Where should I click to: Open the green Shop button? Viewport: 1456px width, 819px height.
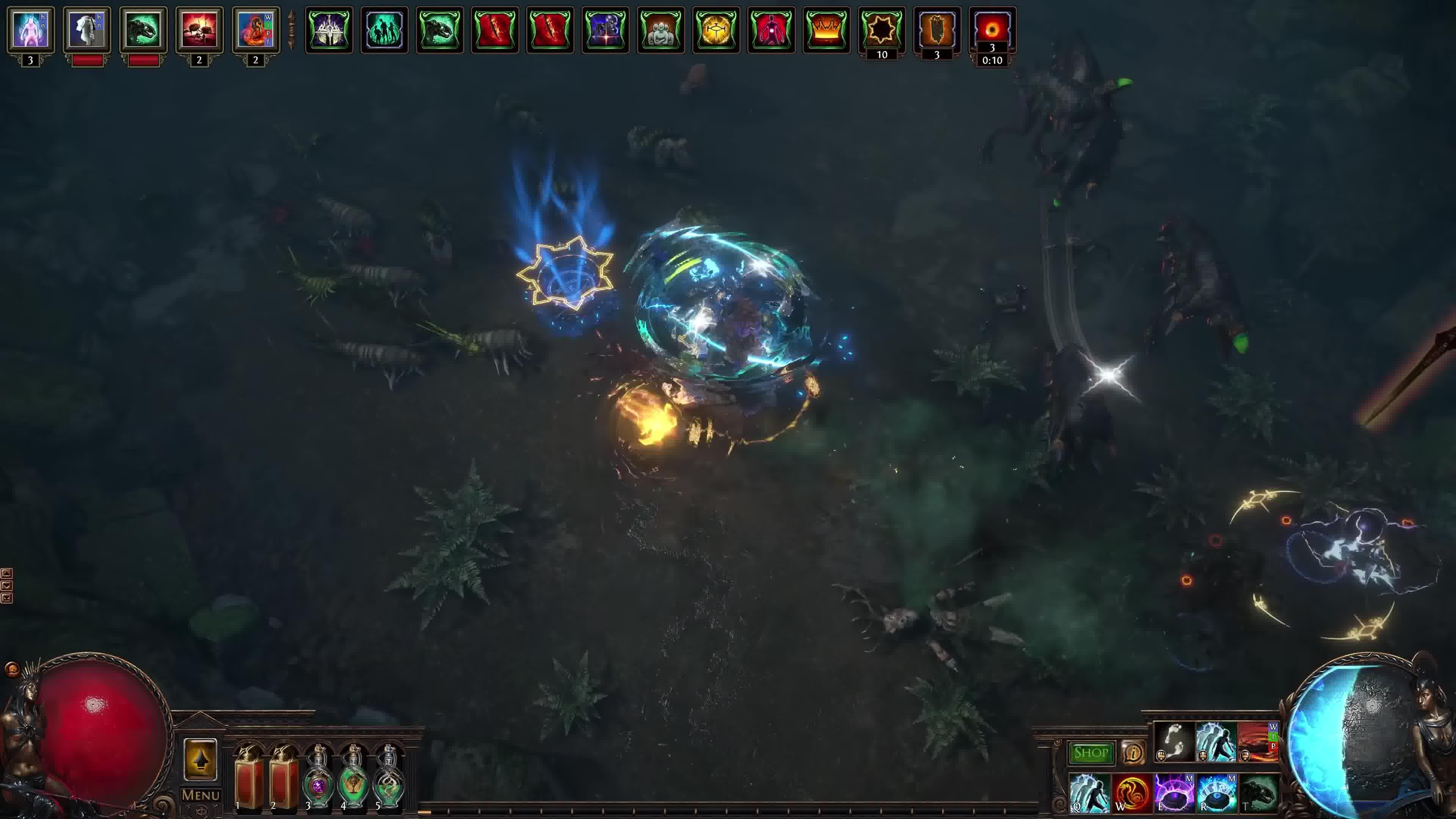[x=1090, y=753]
